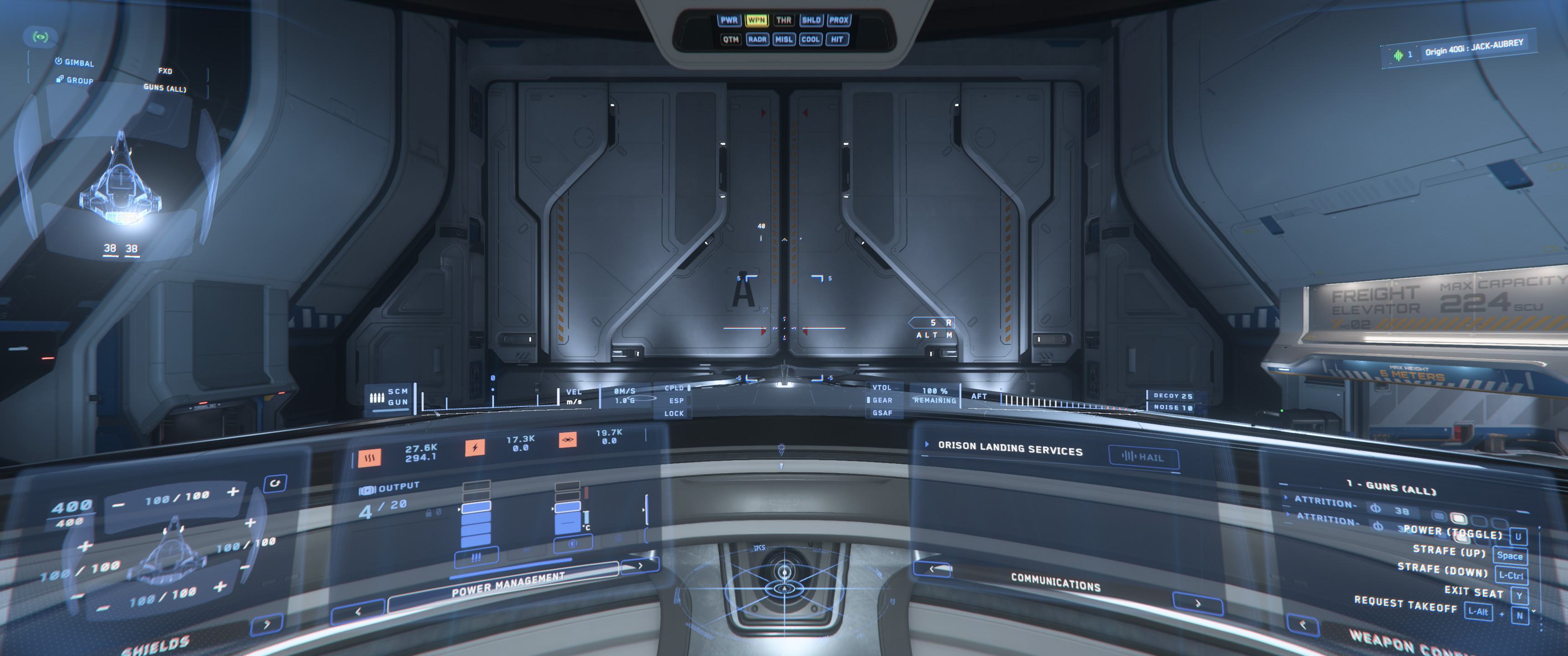Select the shield power column button
1568x656 pixels.
(572, 543)
